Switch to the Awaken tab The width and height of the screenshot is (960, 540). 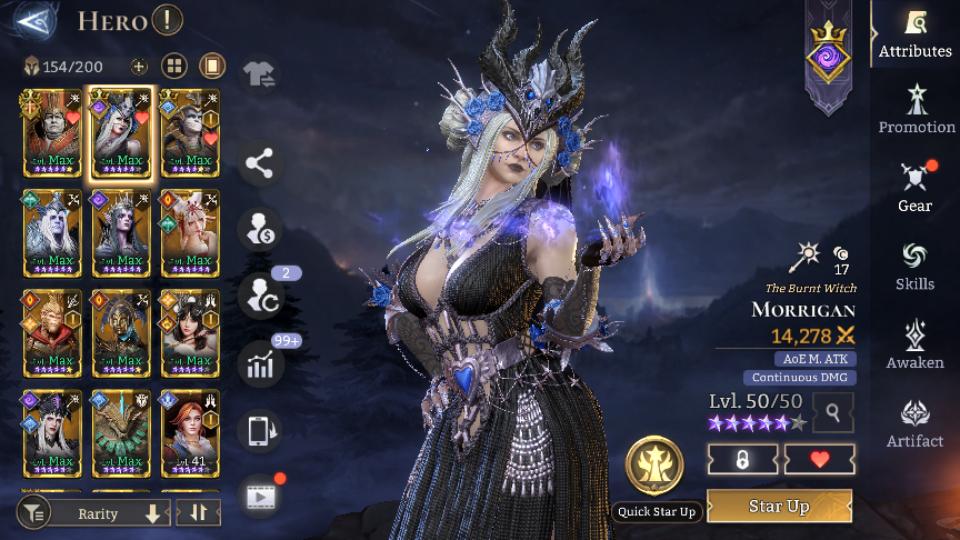click(915, 345)
